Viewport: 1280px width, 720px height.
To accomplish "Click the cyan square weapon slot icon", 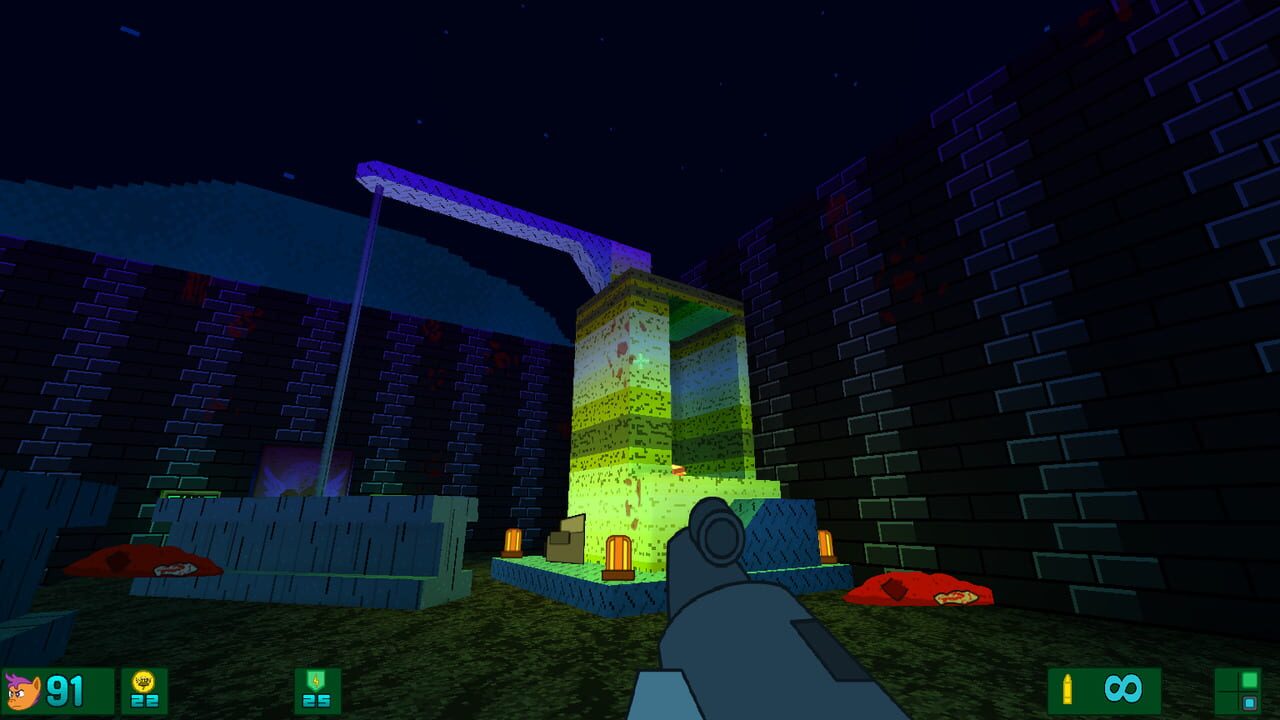I will click(x=1251, y=702).
